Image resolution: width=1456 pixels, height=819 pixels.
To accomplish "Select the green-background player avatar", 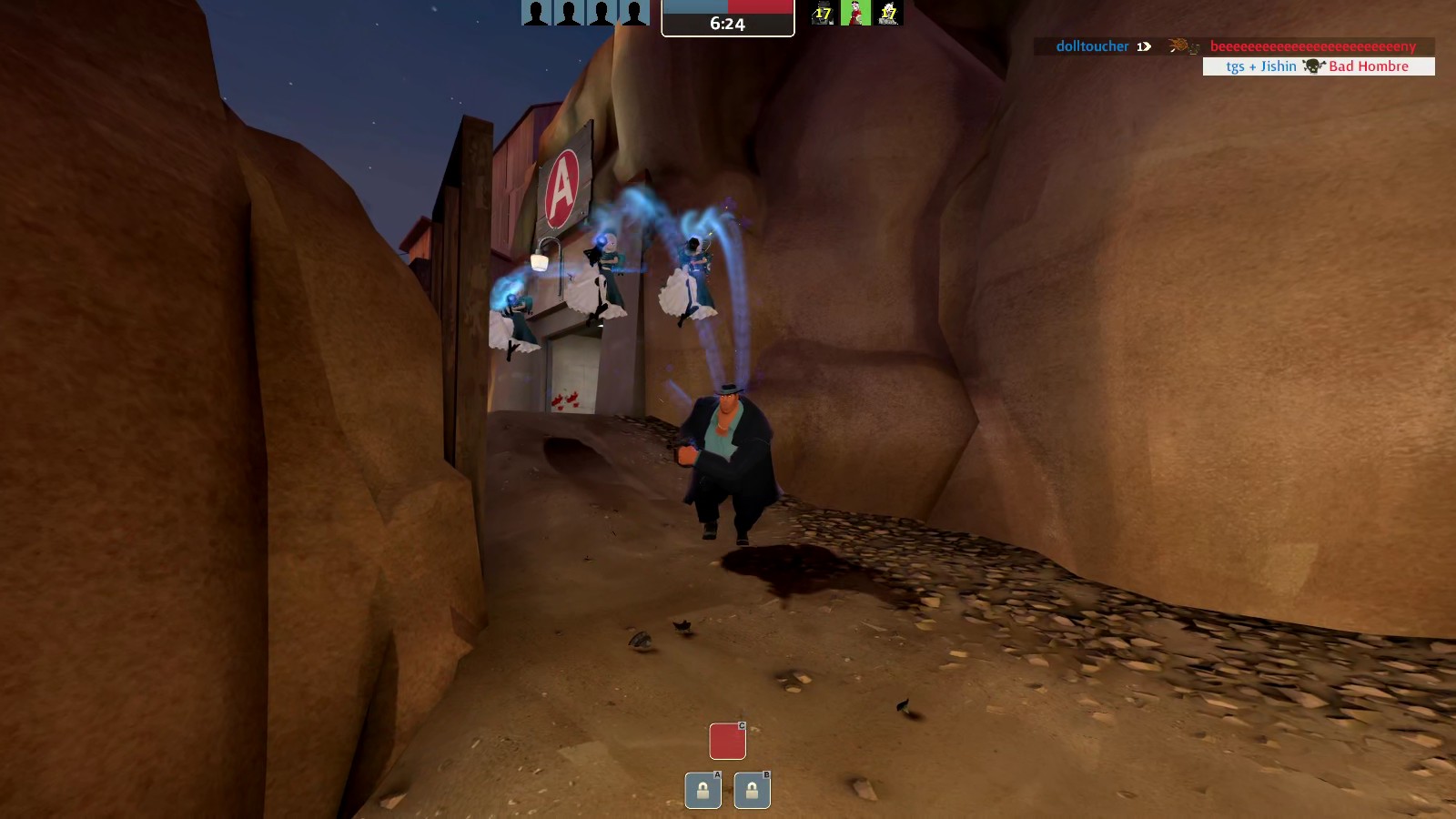I will (x=855, y=13).
